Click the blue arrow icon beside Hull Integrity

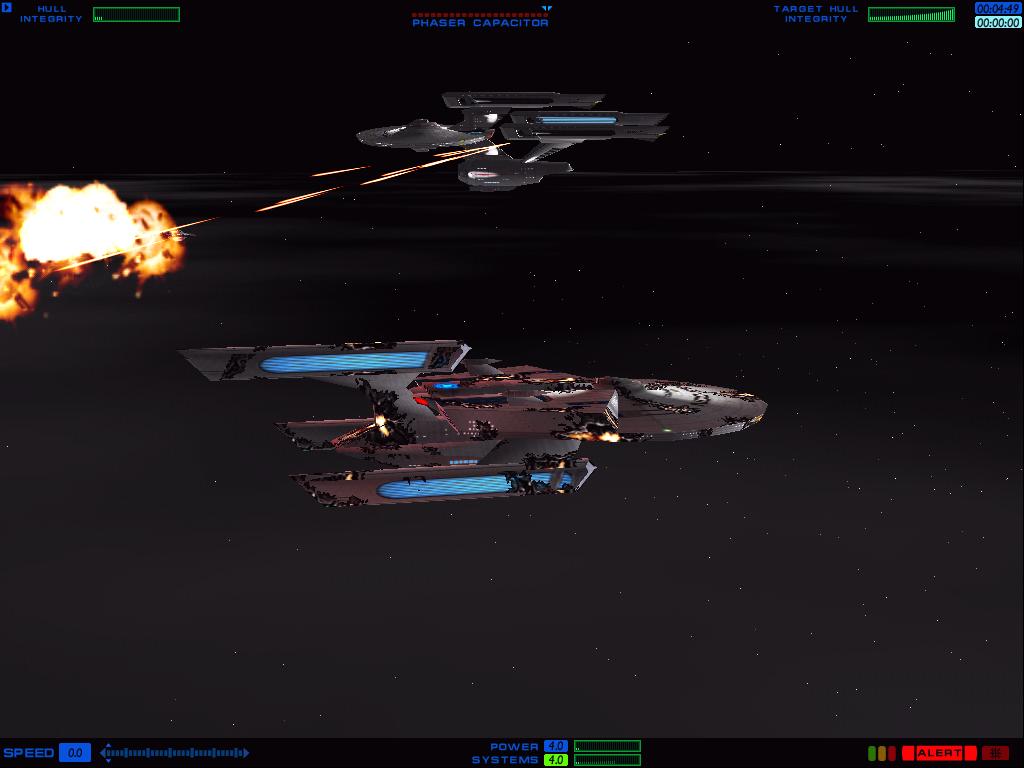click(x=7, y=9)
